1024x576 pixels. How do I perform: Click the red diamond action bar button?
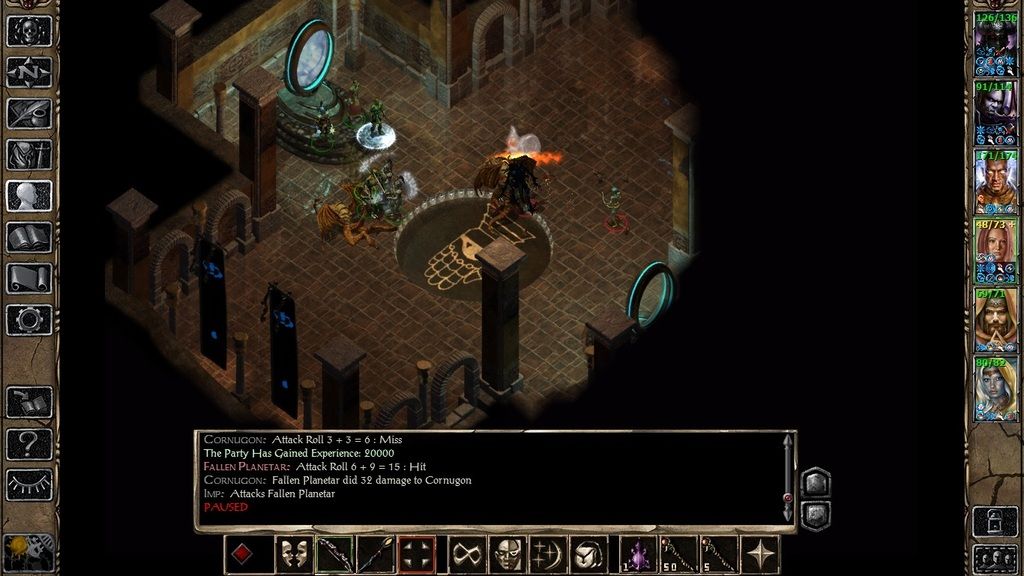pyautogui.click(x=241, y=554)
